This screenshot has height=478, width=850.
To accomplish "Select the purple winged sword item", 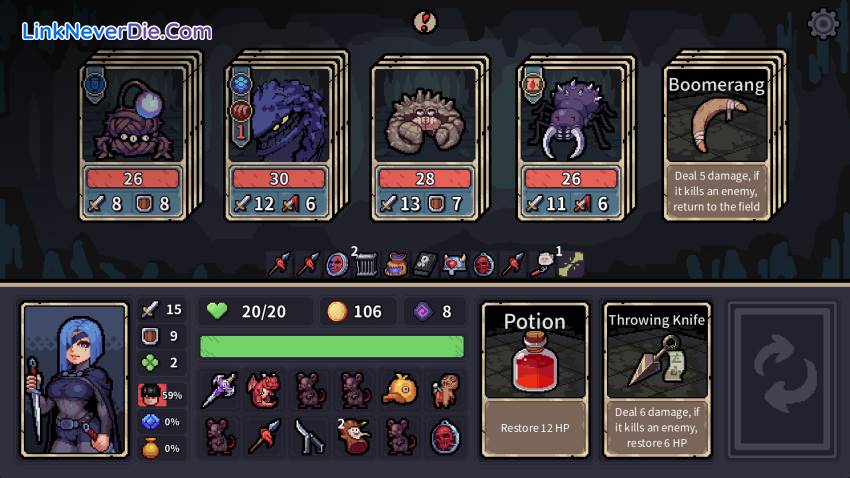I will pos(219,391).
